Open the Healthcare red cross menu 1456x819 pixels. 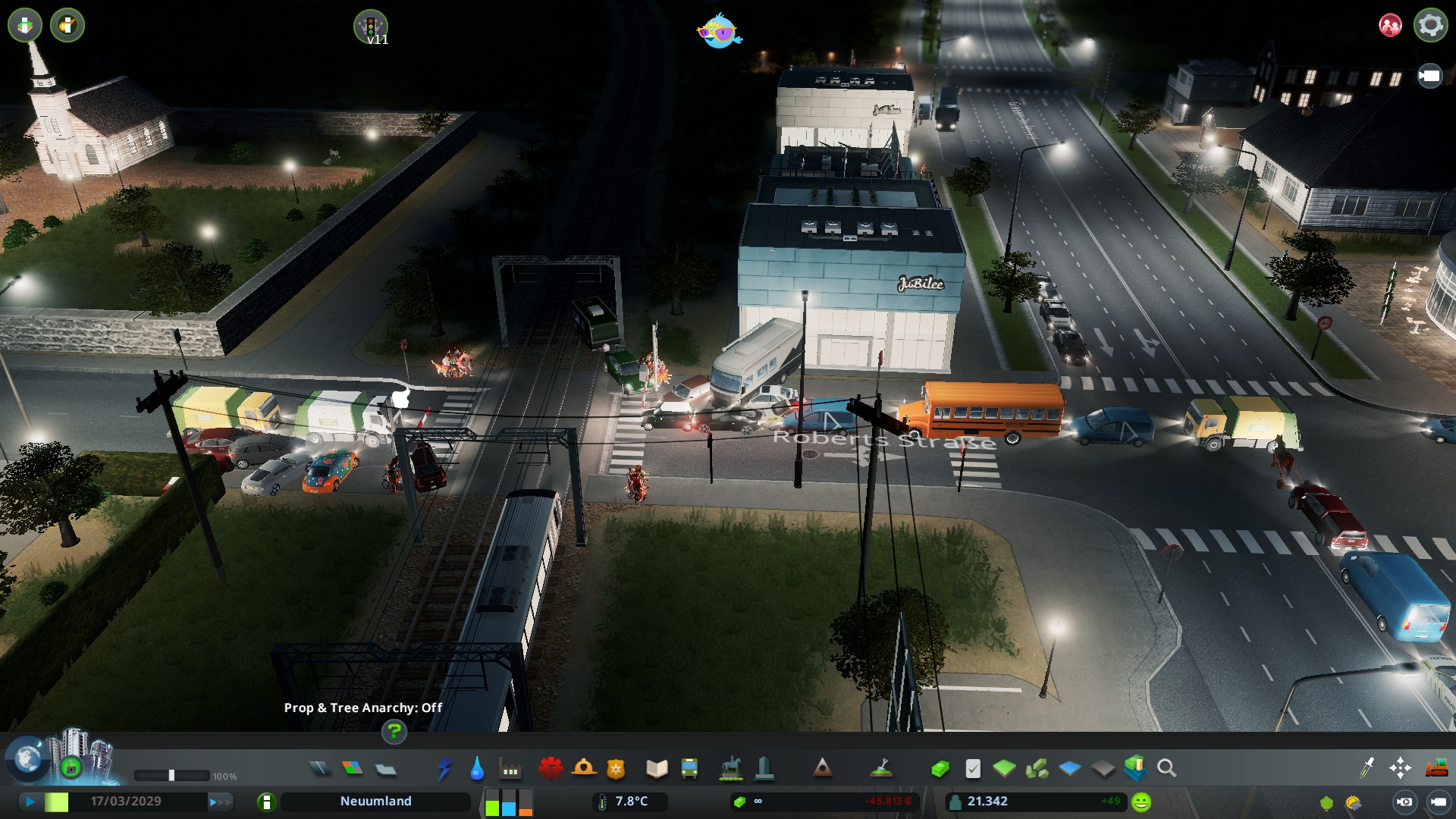coord(551,769)
